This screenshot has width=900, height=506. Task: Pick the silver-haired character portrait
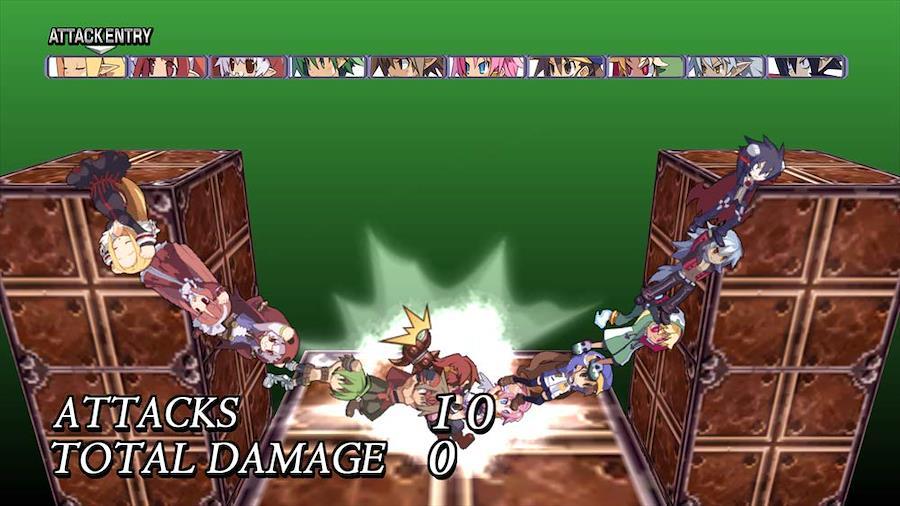[x=727, y=67]
